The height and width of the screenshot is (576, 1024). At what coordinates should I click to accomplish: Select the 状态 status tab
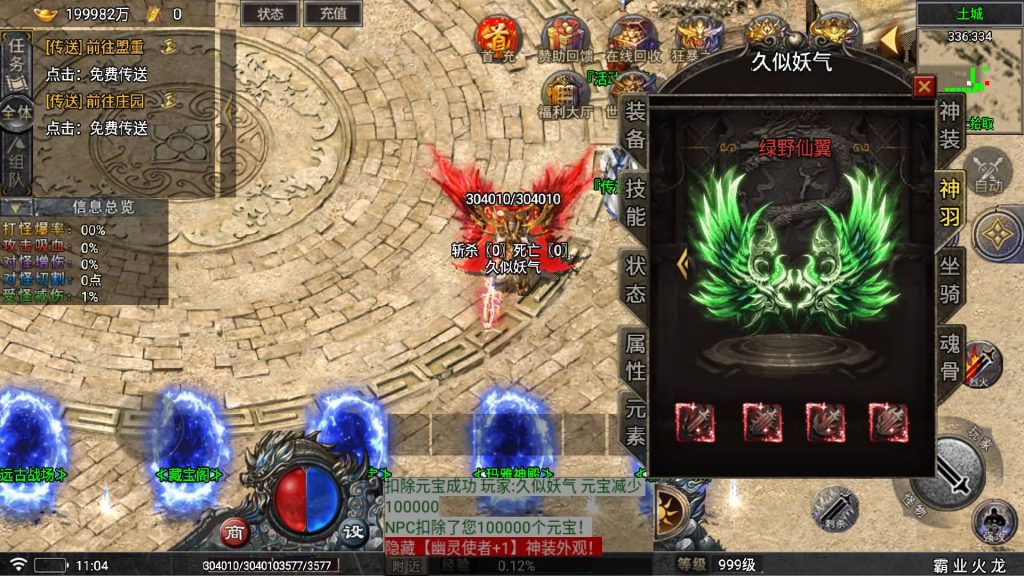(635, 279)
